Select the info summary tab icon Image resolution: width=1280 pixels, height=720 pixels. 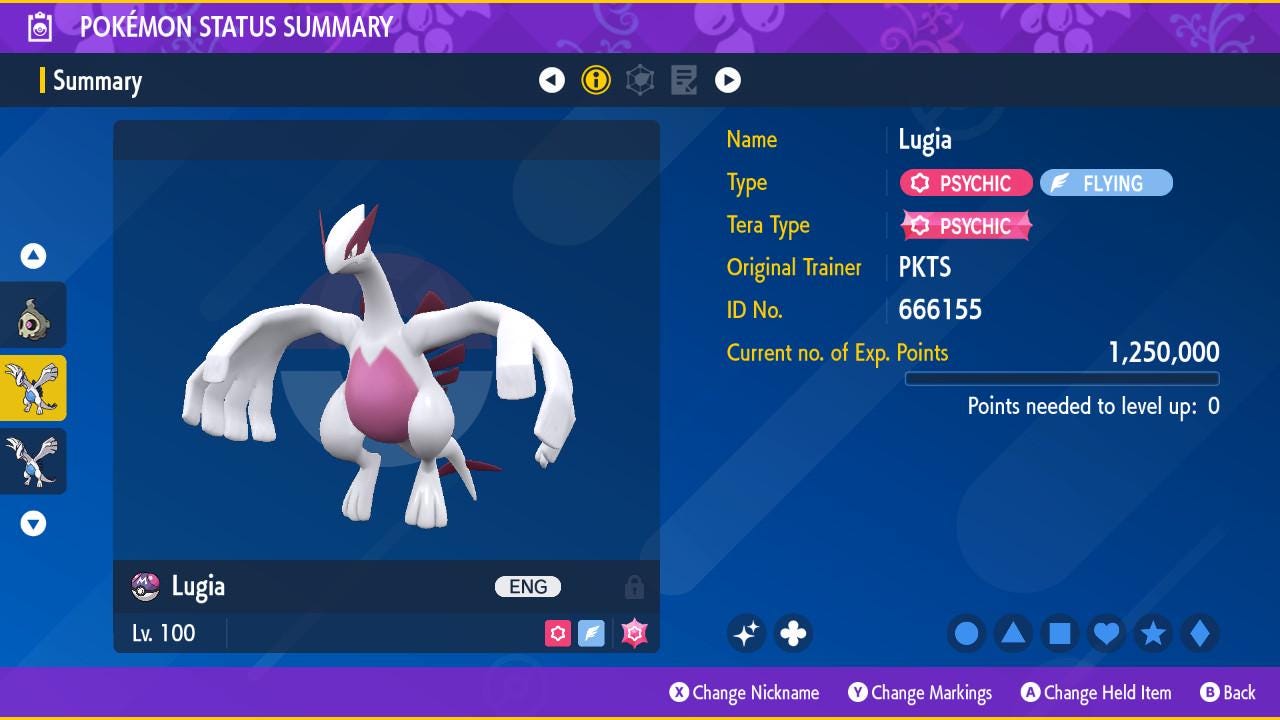click(596, 80)
